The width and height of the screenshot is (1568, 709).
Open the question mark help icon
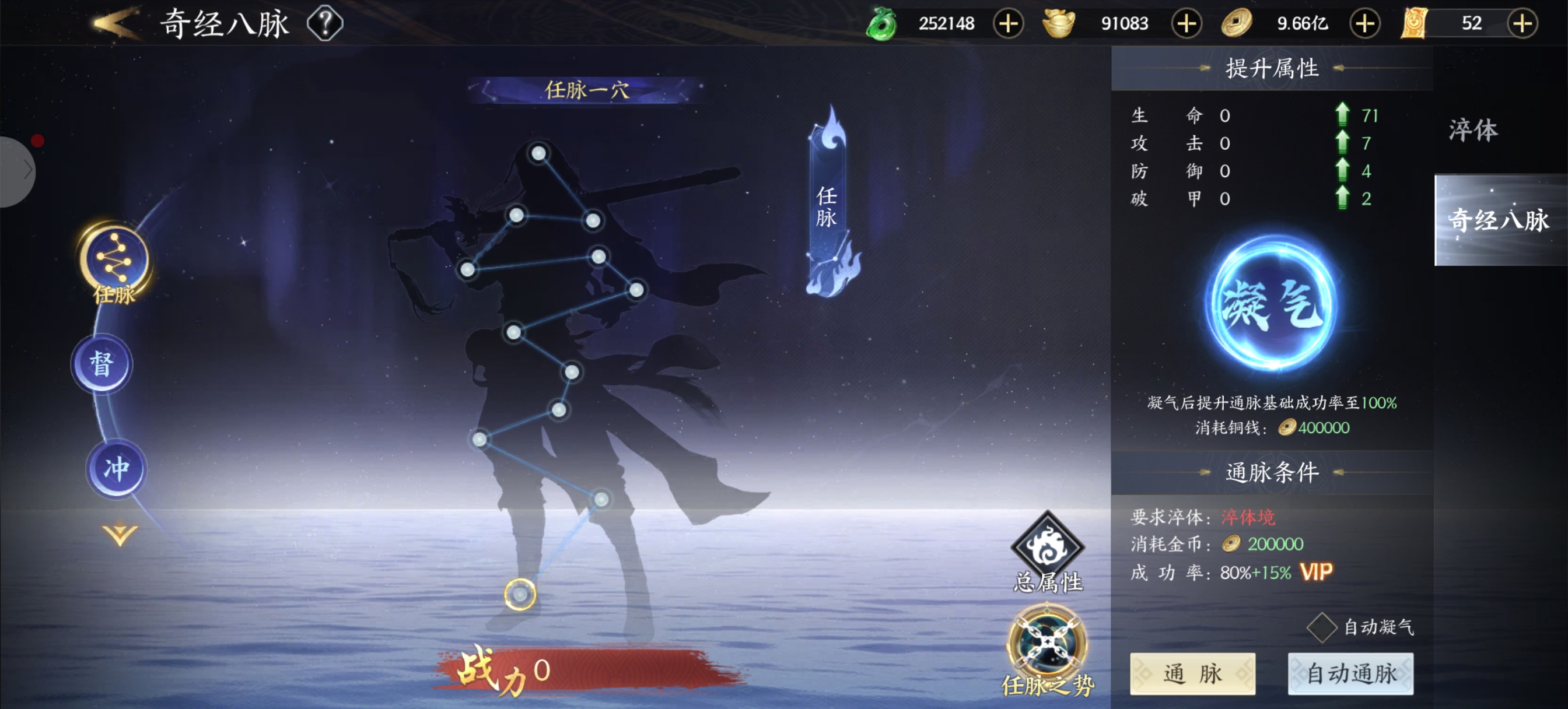point(325,23)
